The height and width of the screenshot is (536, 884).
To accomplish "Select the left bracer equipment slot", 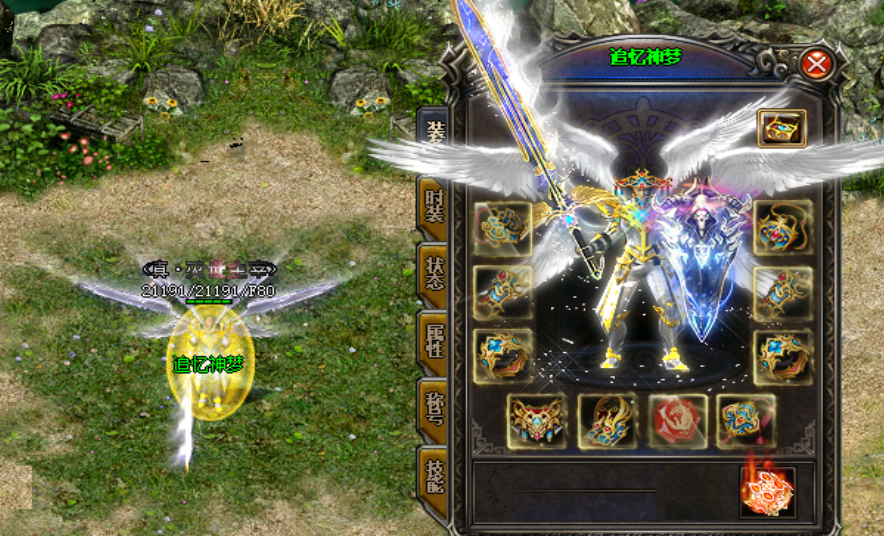I will pos(503,292).
